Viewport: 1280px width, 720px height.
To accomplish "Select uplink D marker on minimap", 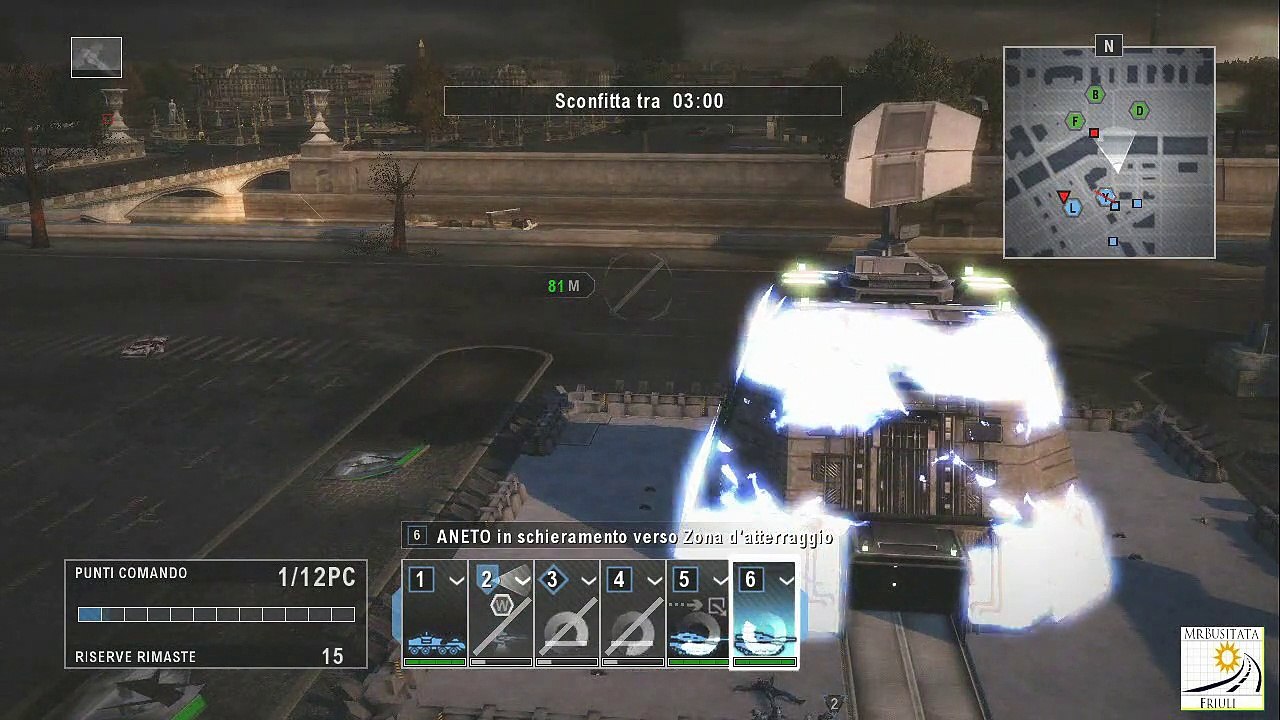I will 1138,111.
